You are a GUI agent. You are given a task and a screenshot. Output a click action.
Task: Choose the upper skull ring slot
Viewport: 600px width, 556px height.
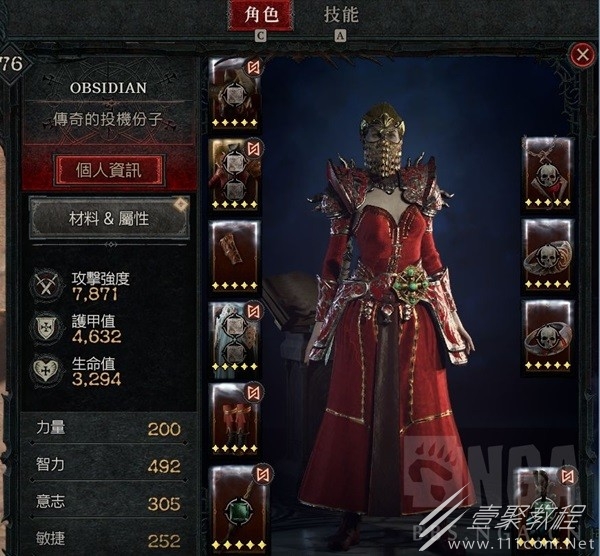[548, 253]
